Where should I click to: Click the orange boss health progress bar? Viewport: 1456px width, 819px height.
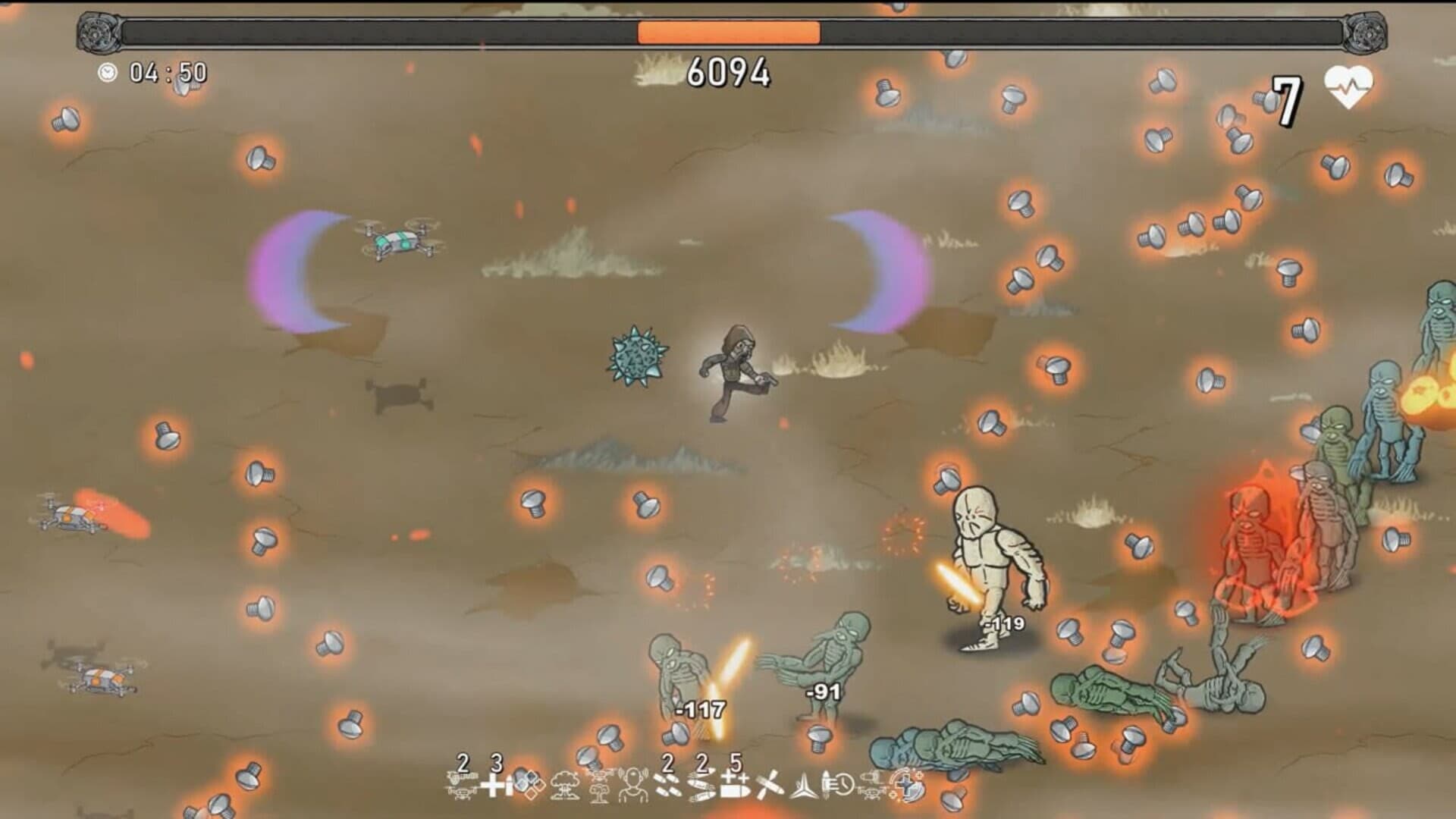[x=728, y=32]
